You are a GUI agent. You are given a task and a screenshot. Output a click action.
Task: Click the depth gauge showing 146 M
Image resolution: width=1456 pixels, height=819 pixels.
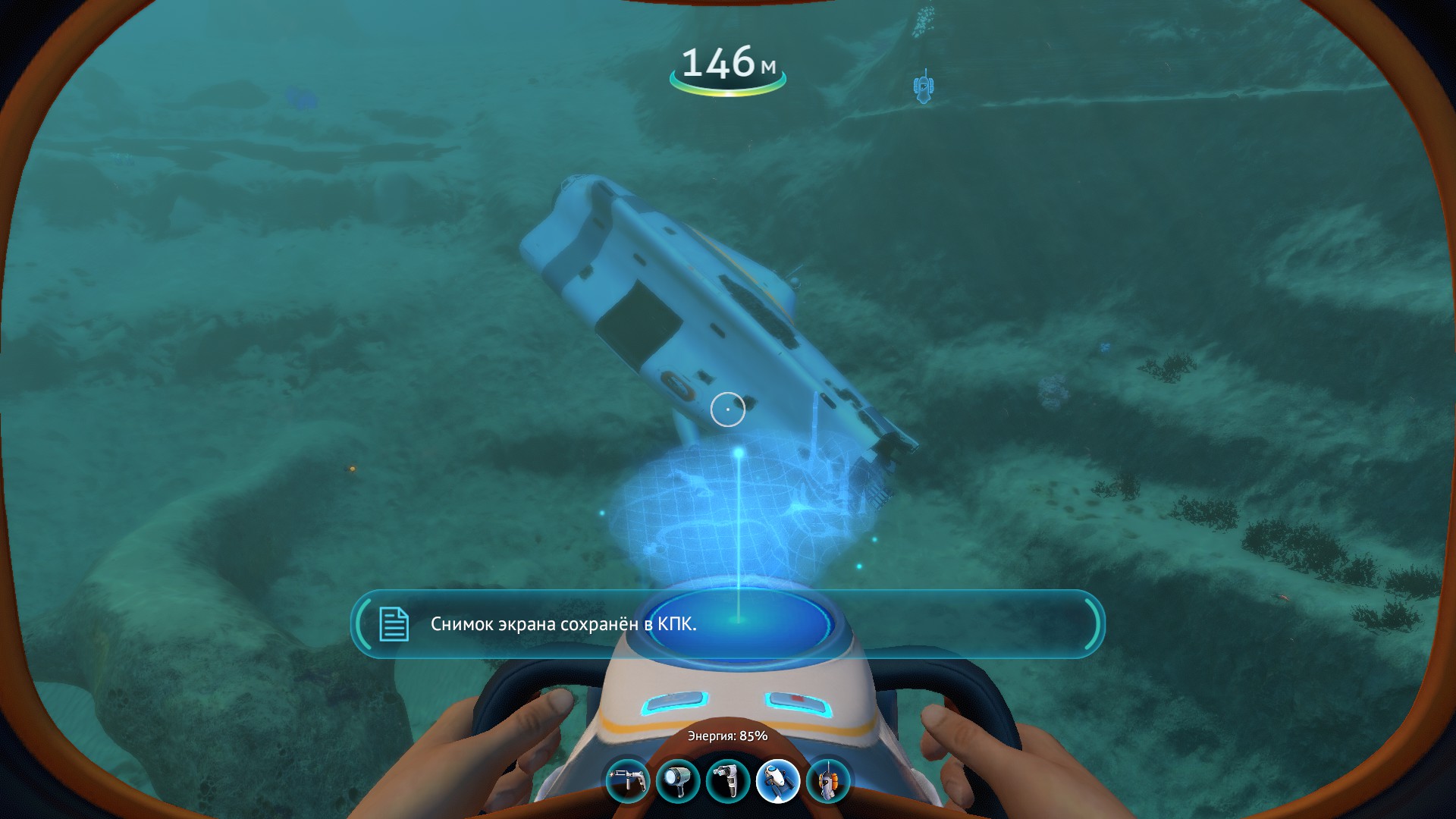727,68
